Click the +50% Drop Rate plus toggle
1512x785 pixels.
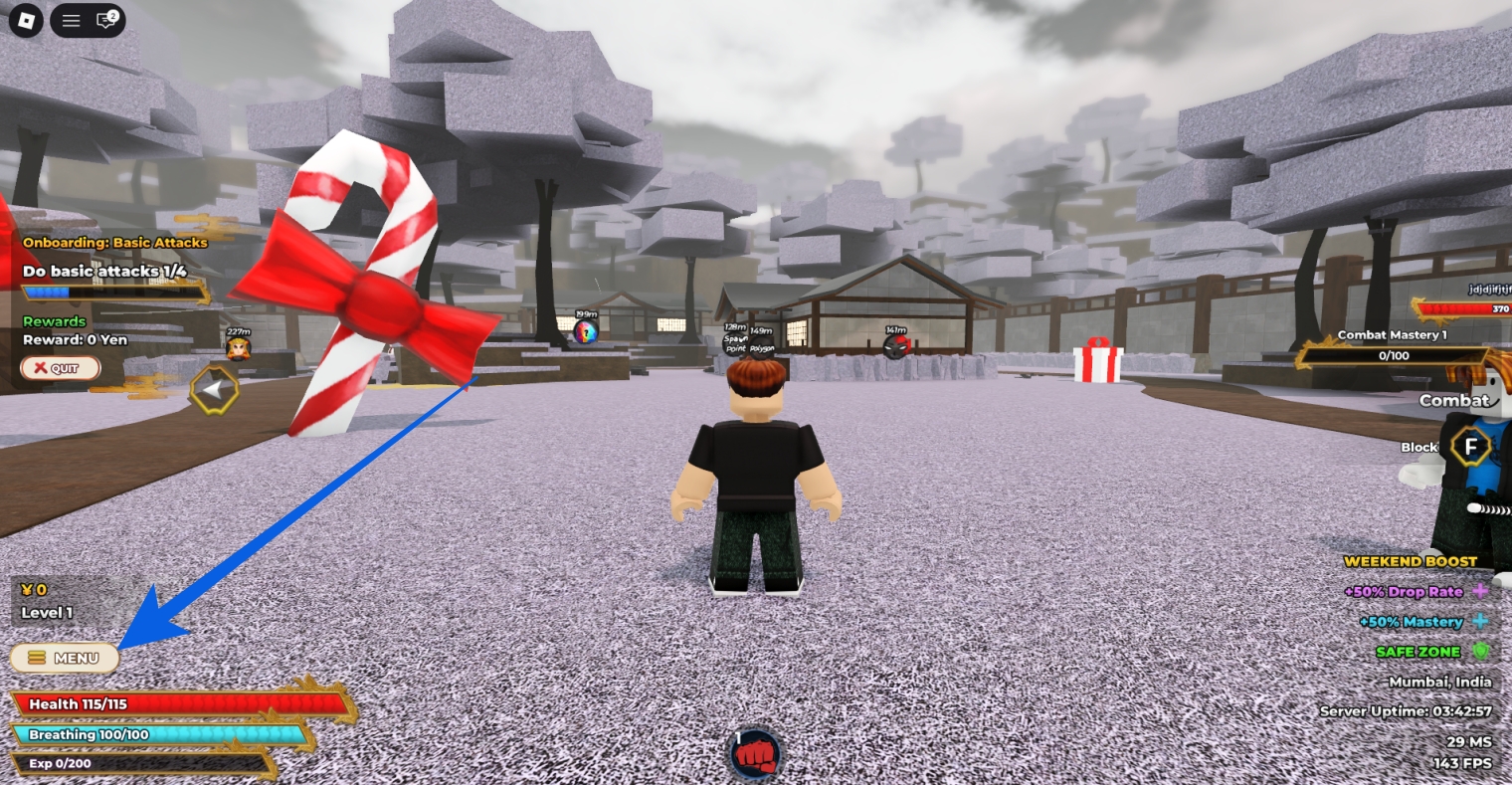point(1482,591)
